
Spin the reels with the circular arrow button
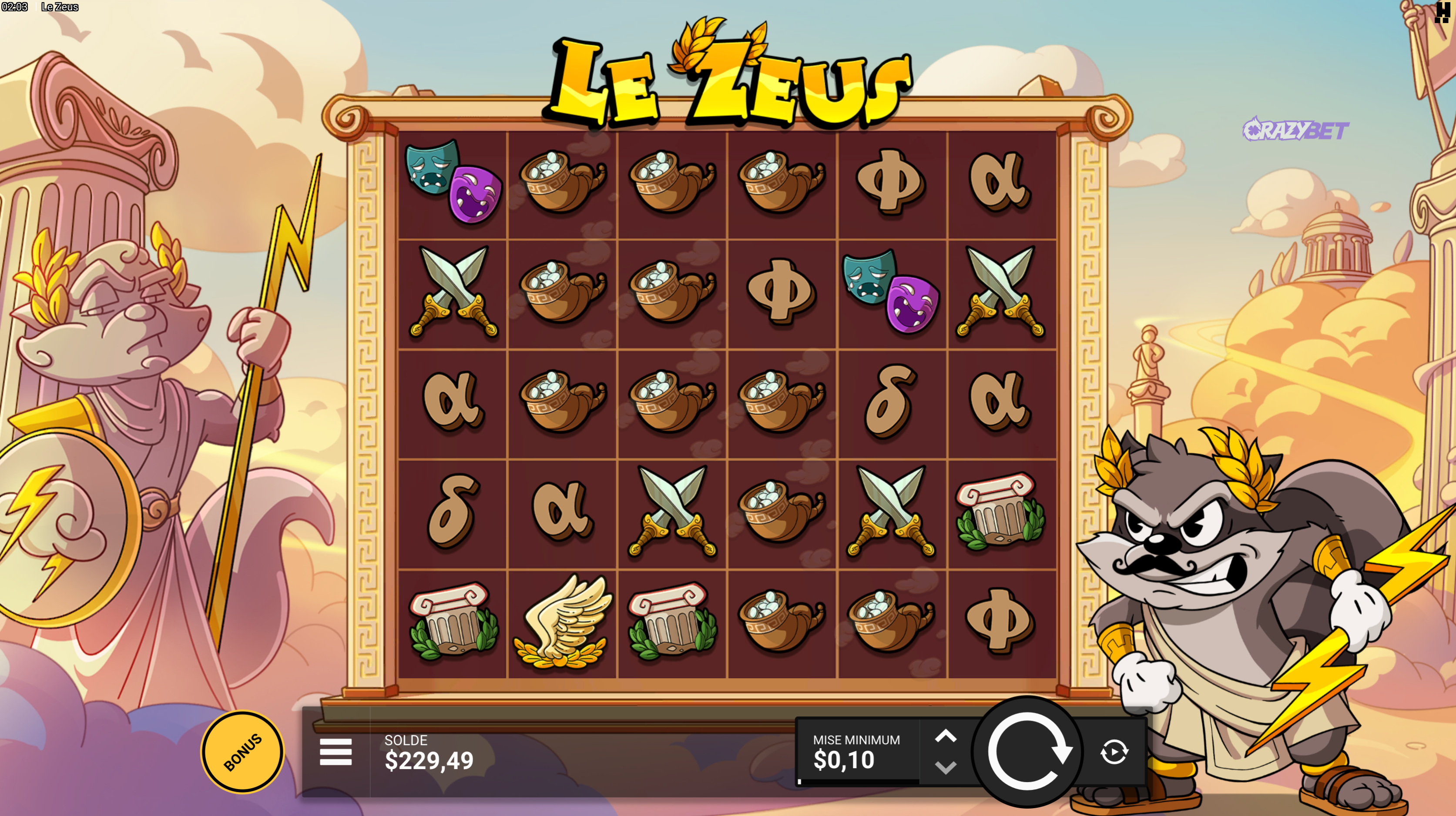(1027, 752)
